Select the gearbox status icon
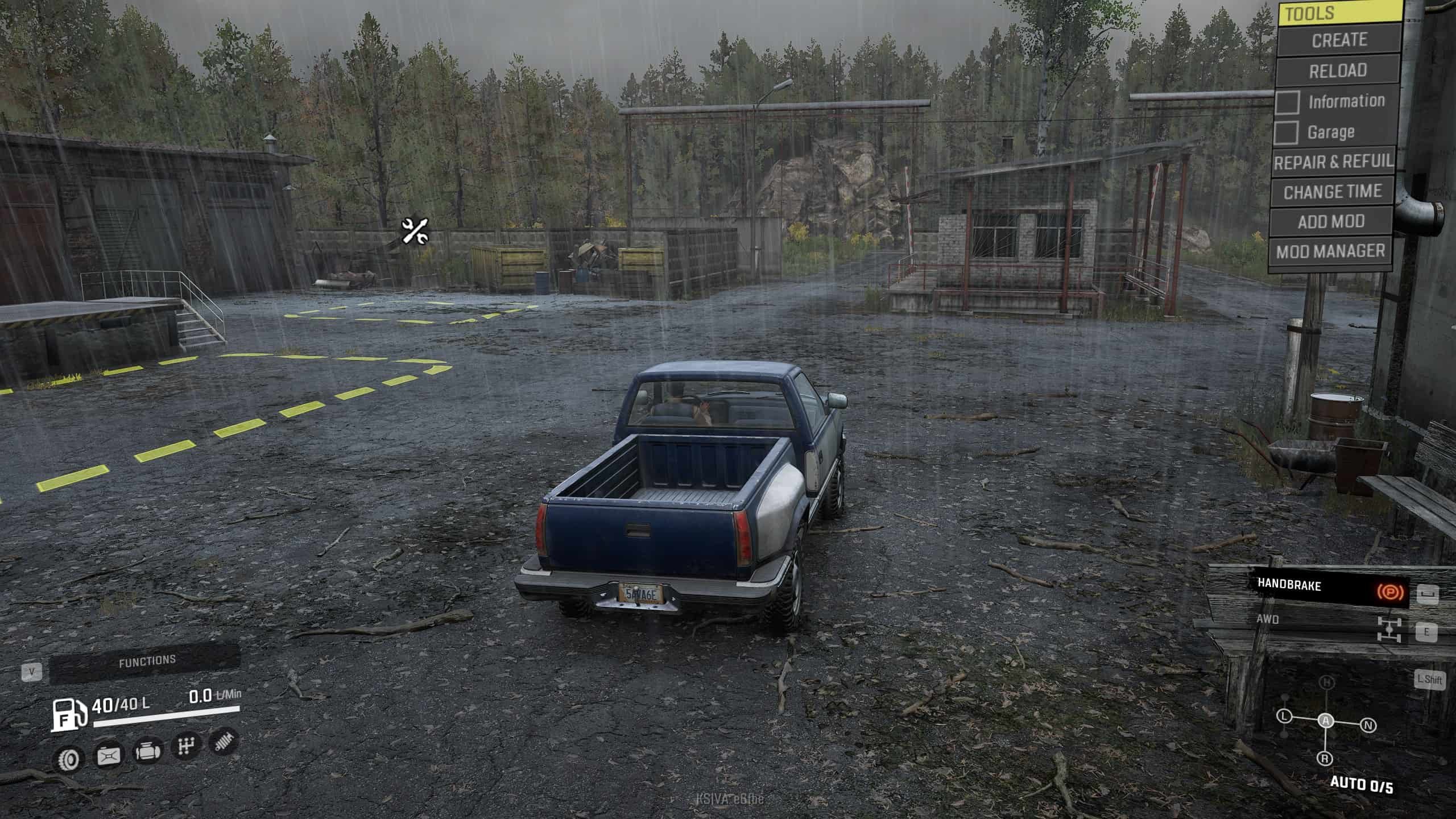Image resolution: width=1456 pixels, height=819 pixels. click(x=186, y=746)
